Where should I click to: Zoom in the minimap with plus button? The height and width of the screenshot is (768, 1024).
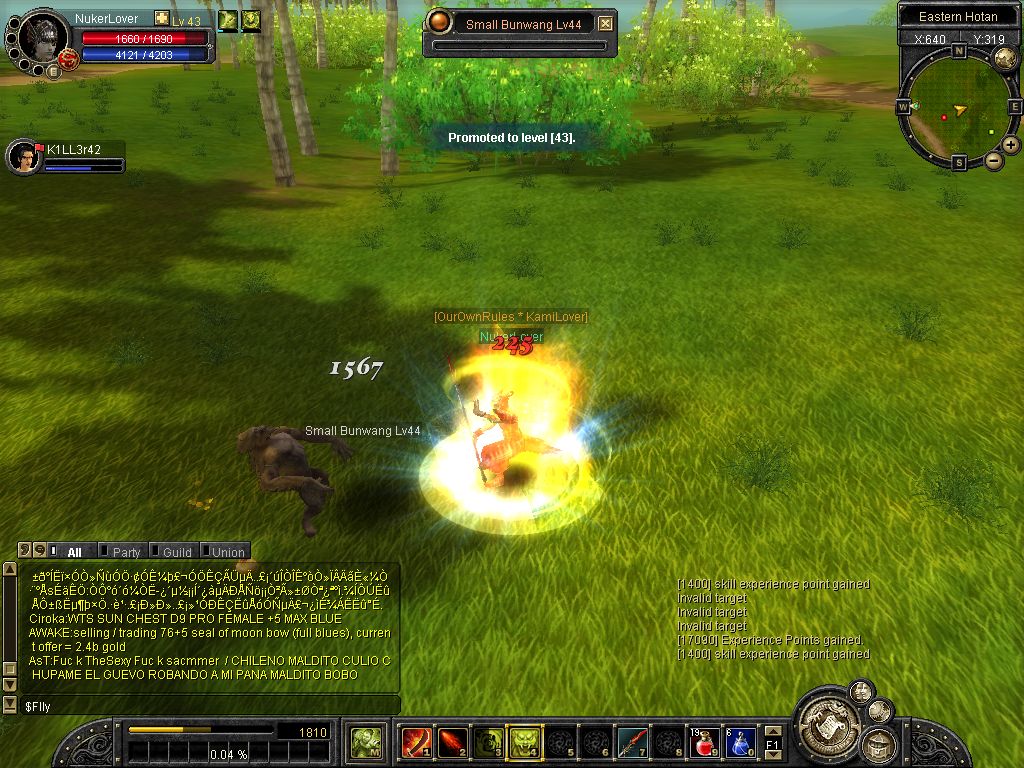point(1011,145)
